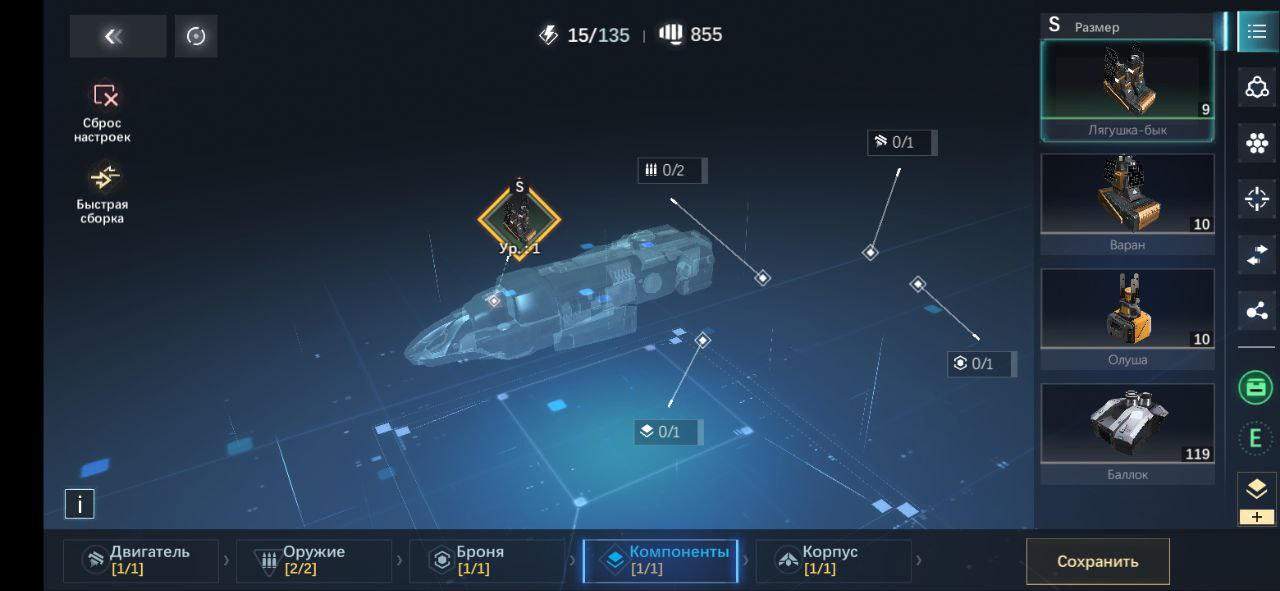This screenshot has width=1280, height=591.
Task: Open the Оружие category tab
Action: tap(314, 560)
